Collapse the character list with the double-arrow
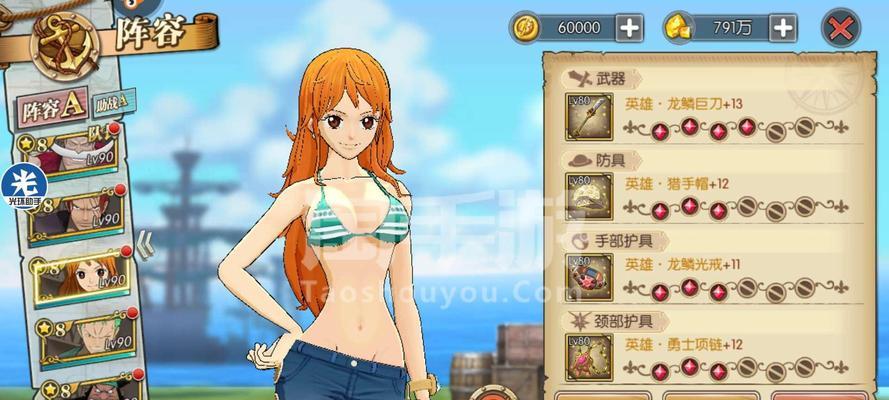889x400 pixels. pos(143,240)
